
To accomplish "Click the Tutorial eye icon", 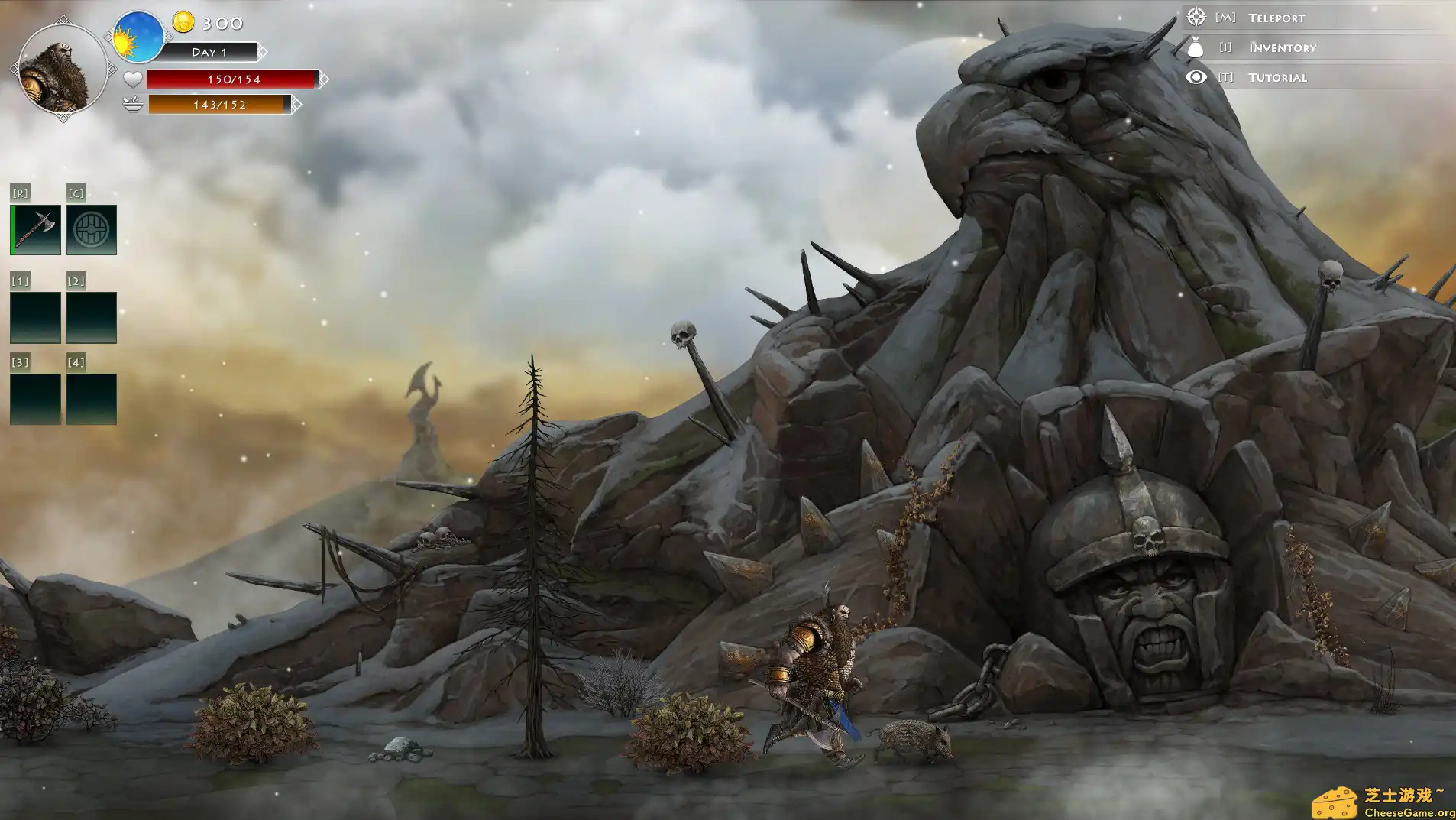I will [1194, 76].
